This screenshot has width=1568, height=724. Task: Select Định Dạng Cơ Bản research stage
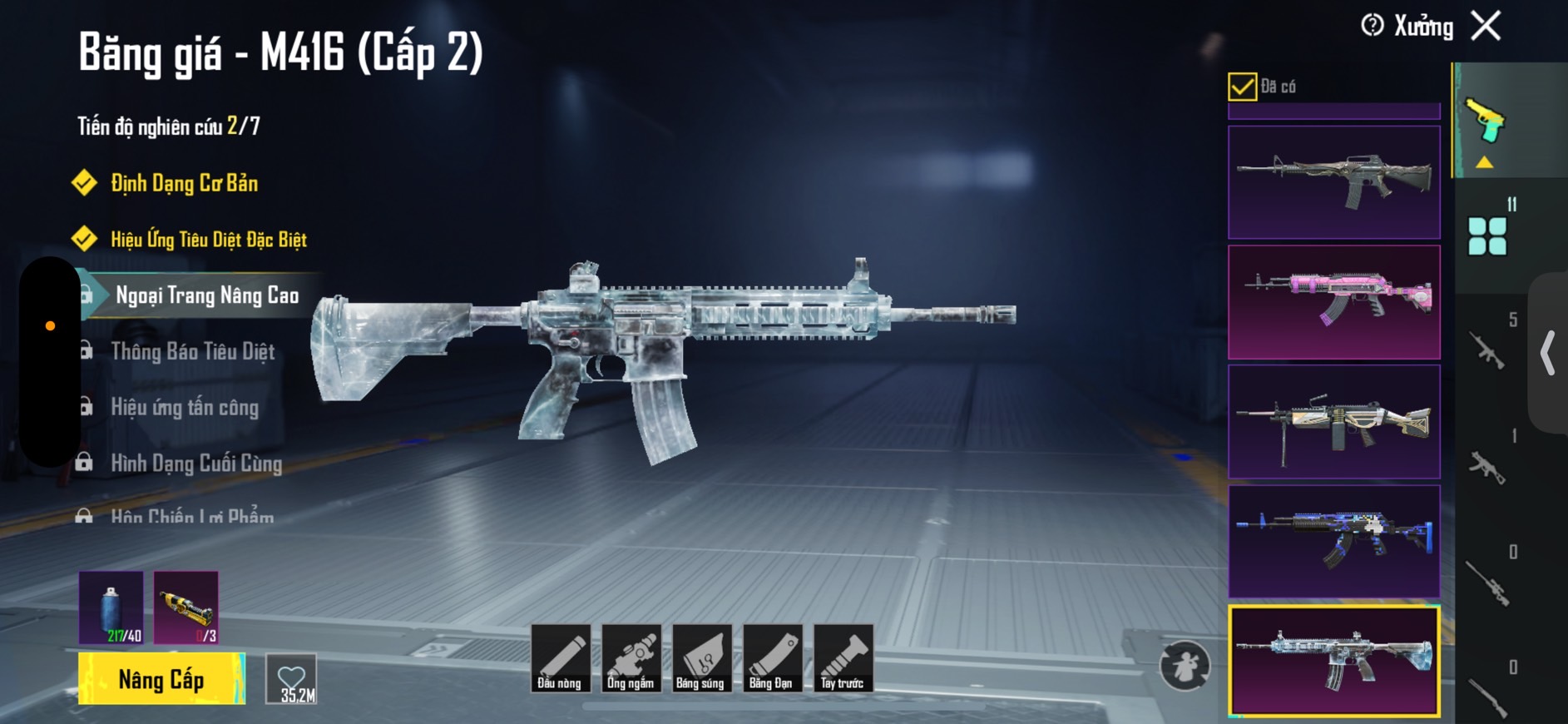tap(184, 183)
